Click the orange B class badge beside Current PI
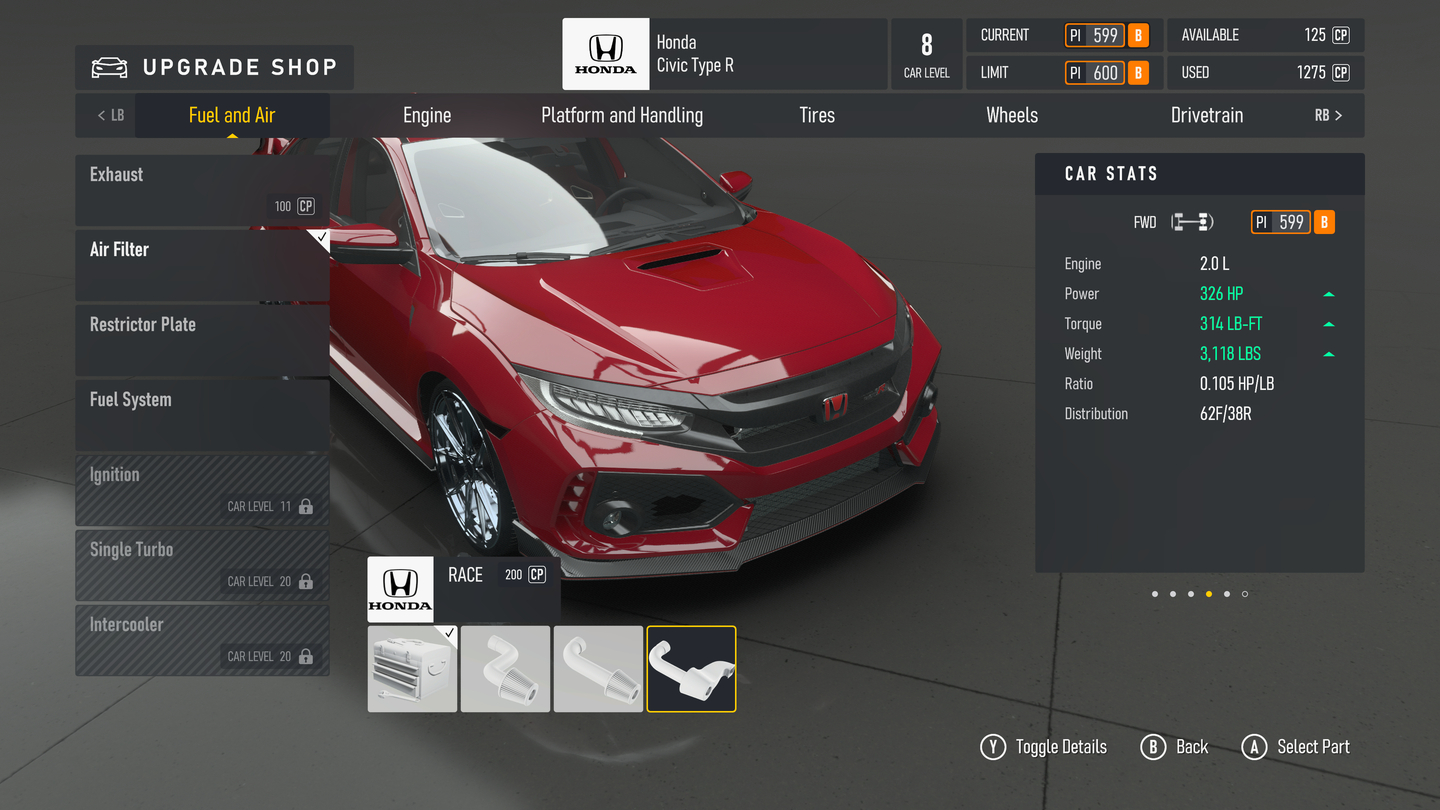This screenshot has width=1440, height=810. click(x=1138, y=34)
